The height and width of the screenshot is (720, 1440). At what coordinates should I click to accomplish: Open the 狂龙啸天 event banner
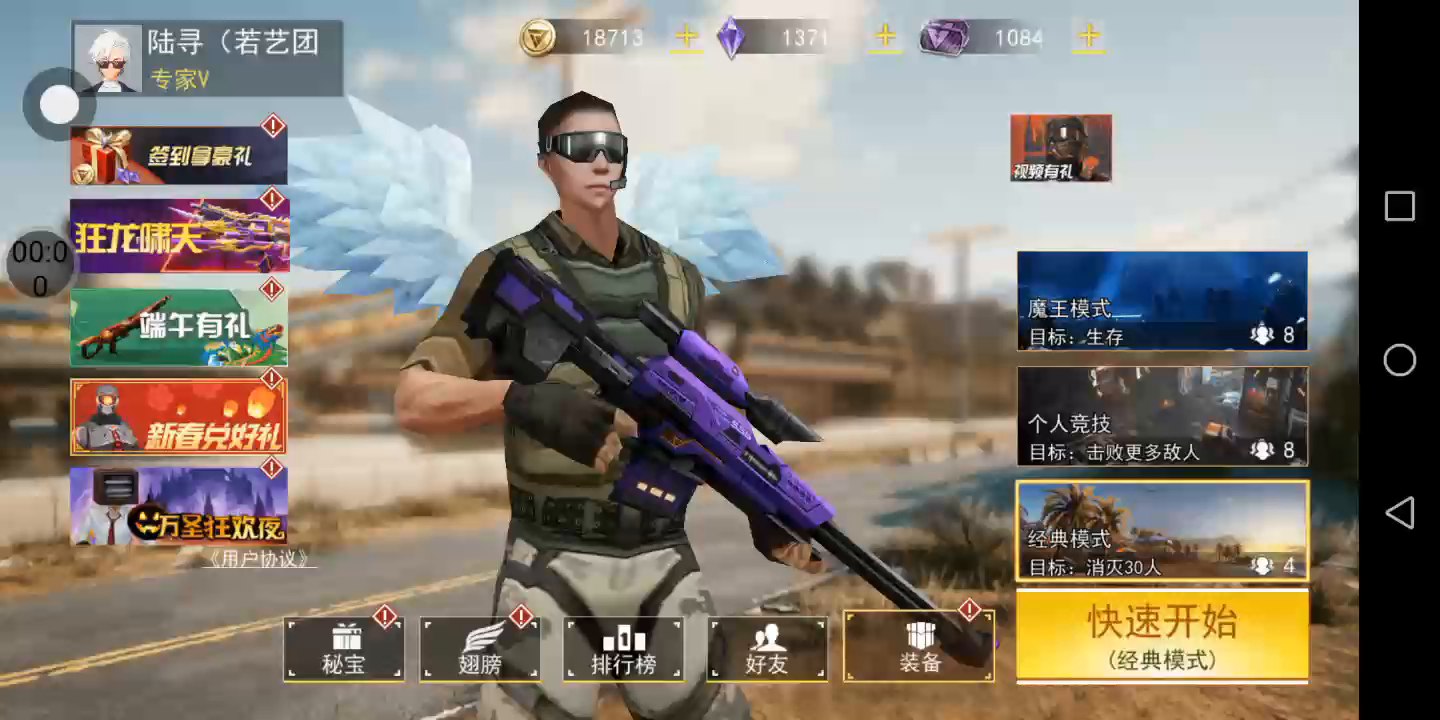tap(179, 235)
